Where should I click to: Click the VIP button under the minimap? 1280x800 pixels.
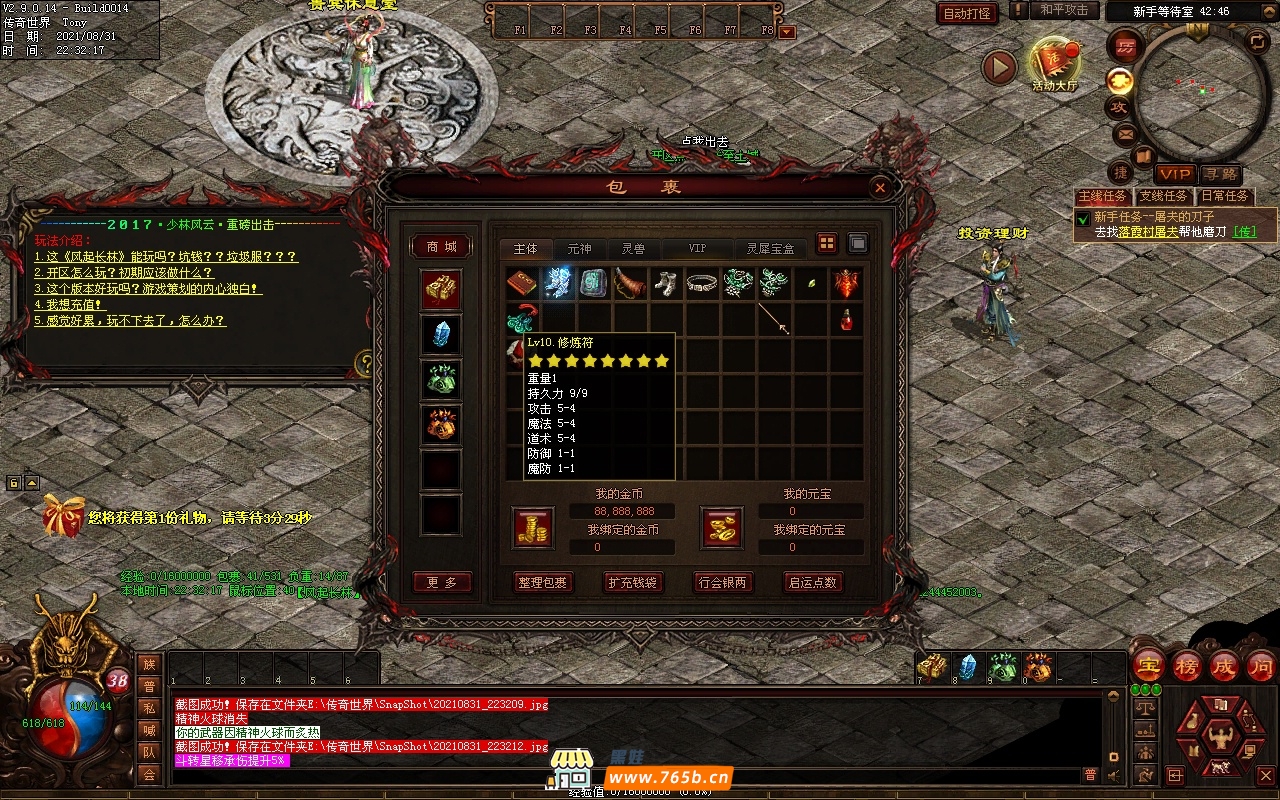(x=1175, y=174)
